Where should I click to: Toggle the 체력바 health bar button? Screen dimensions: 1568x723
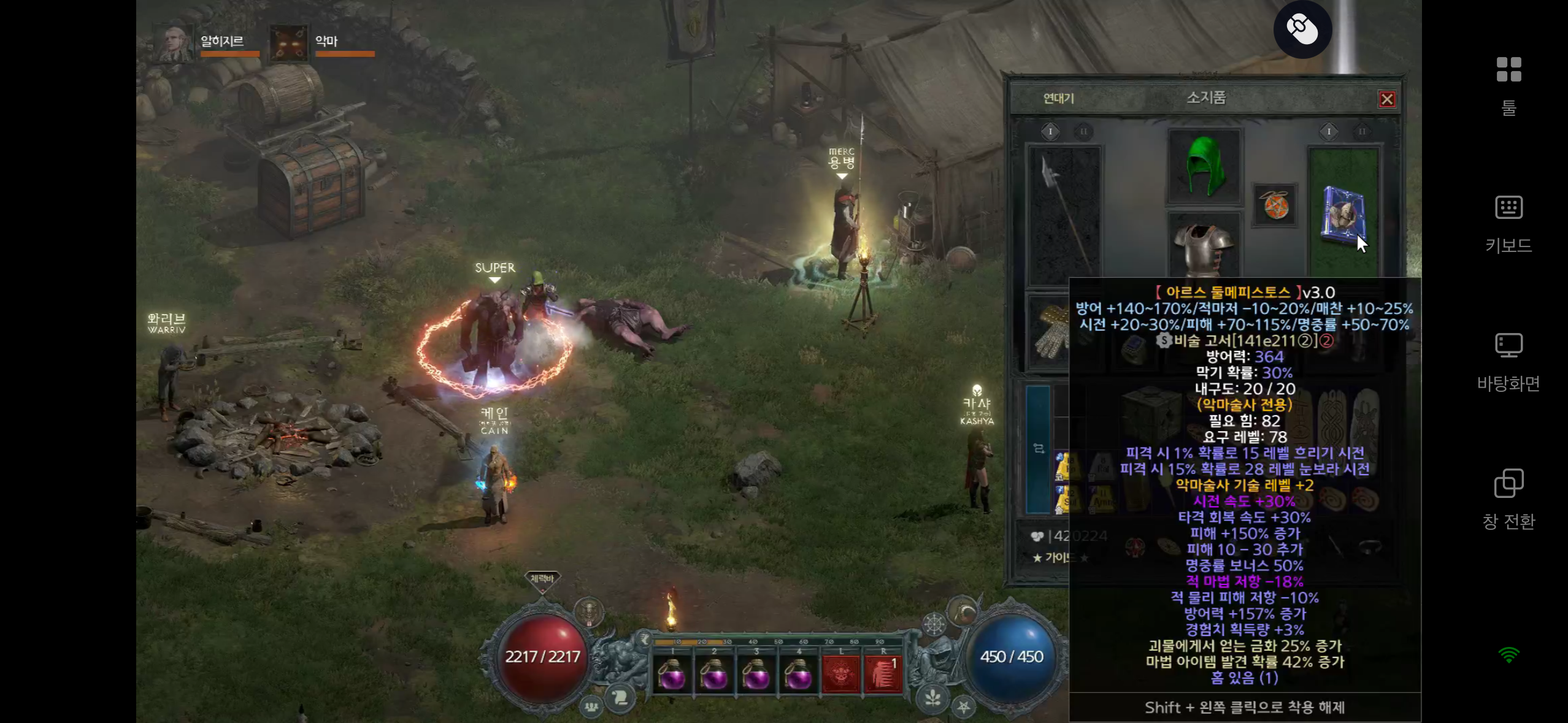[x=542, y=579]
